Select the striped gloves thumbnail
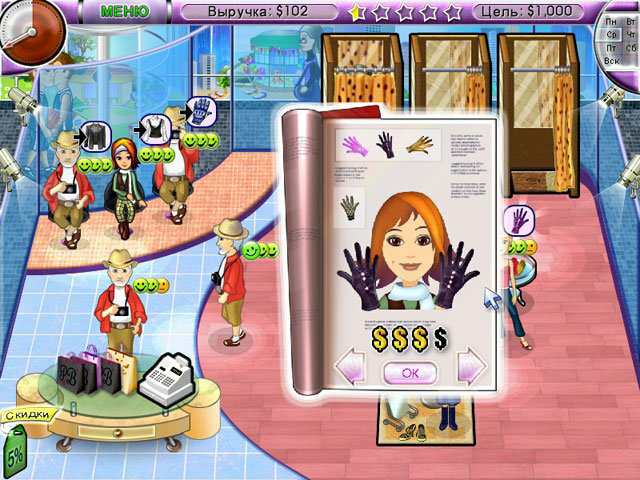The width and height of the screenshot is (640, 480). (350, 208)
